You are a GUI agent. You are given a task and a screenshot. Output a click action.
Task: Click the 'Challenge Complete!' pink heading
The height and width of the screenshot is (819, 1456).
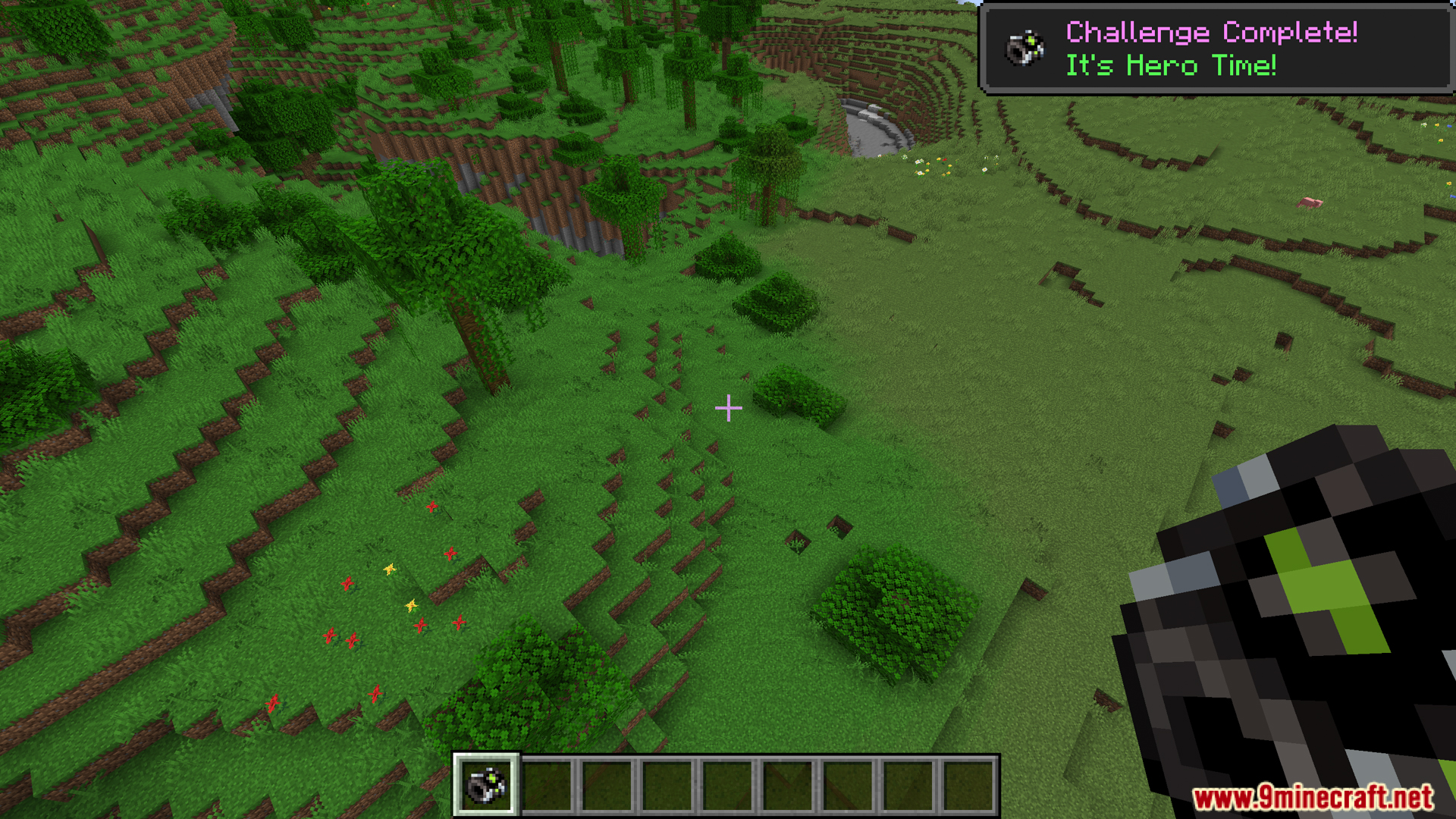point(1211,32)
